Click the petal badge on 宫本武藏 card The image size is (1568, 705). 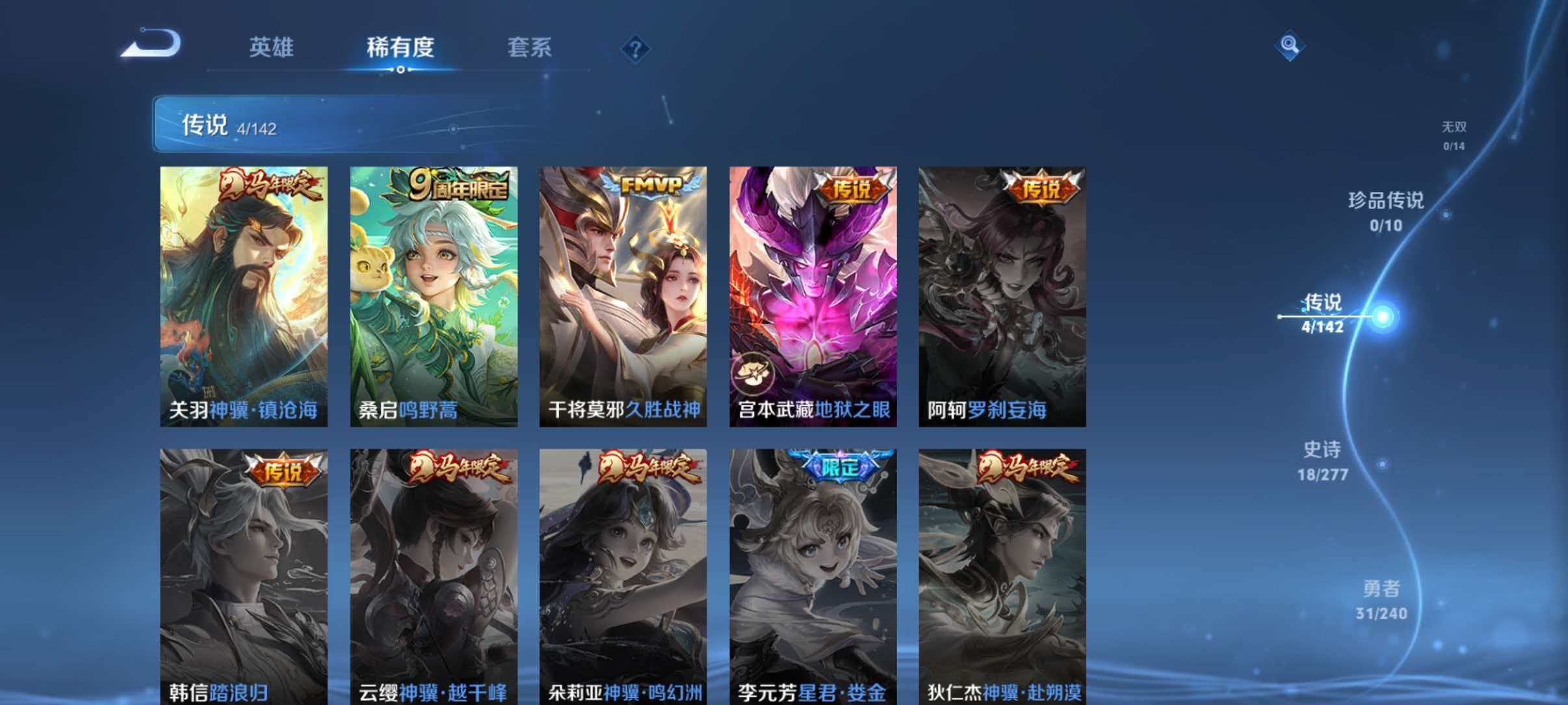pyautogui.click(x=754, y=372)
